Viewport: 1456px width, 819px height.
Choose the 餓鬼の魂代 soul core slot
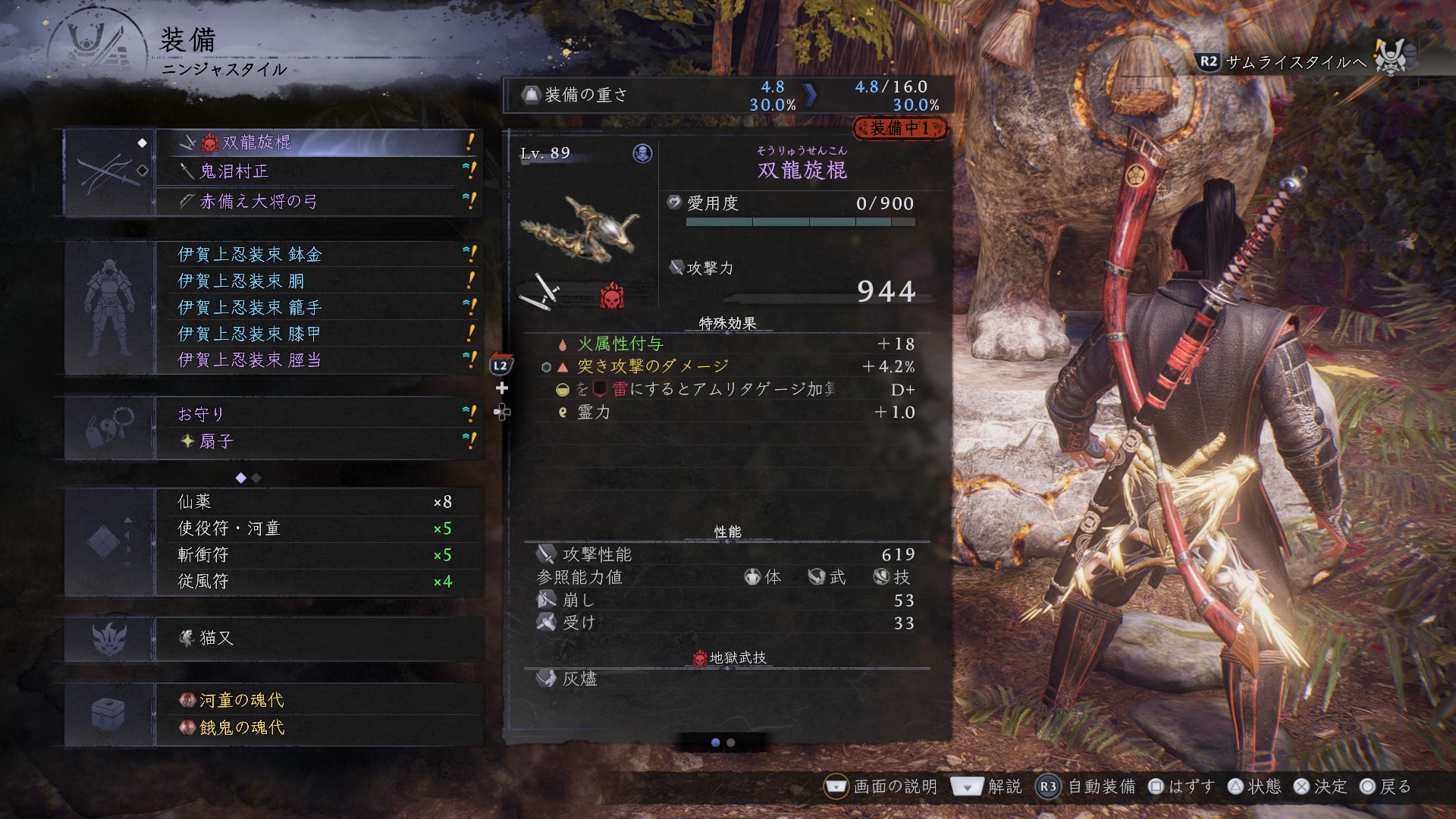(x=318, y=727)
